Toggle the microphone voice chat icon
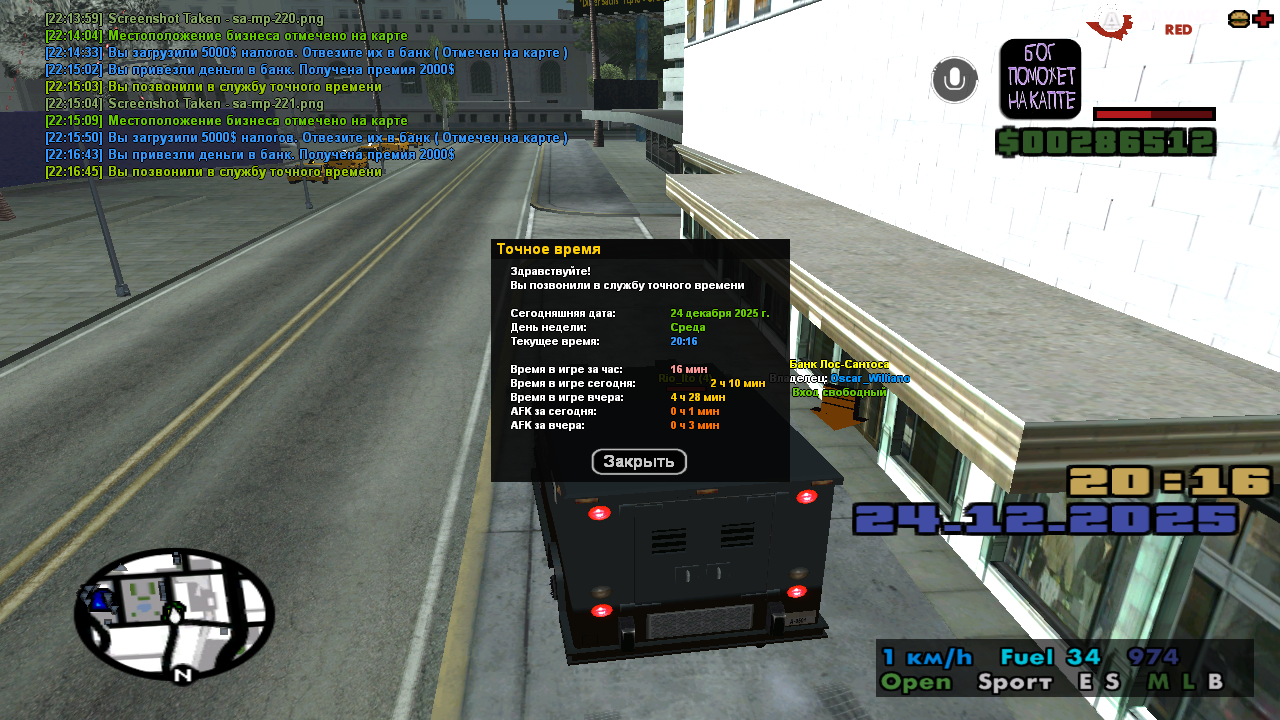The height and width of the screenshot is (720, 1280). click(x=954, y=80)
